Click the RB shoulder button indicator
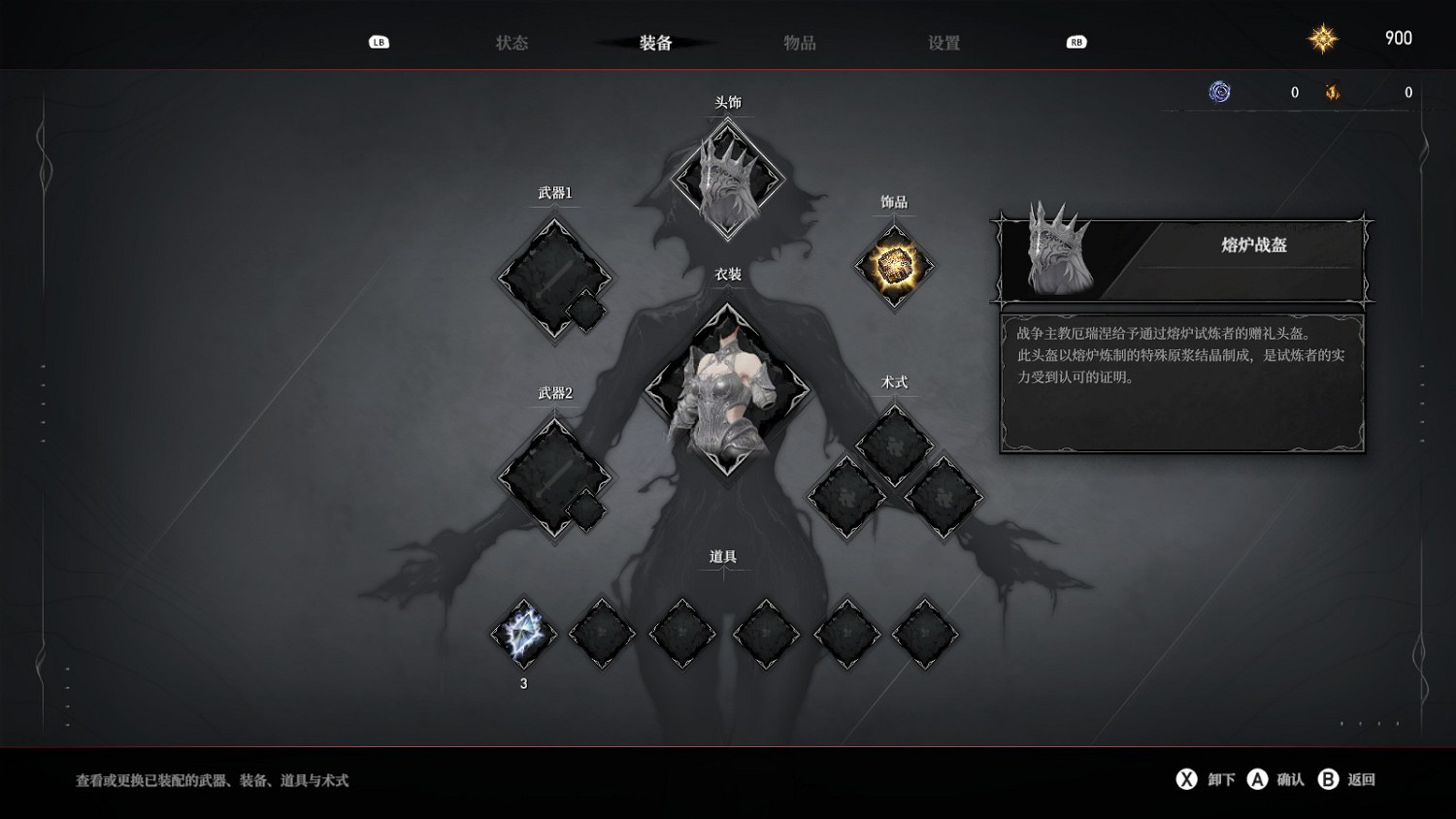Screen dimensions: 1456x819 click(x=1074, y=42)
